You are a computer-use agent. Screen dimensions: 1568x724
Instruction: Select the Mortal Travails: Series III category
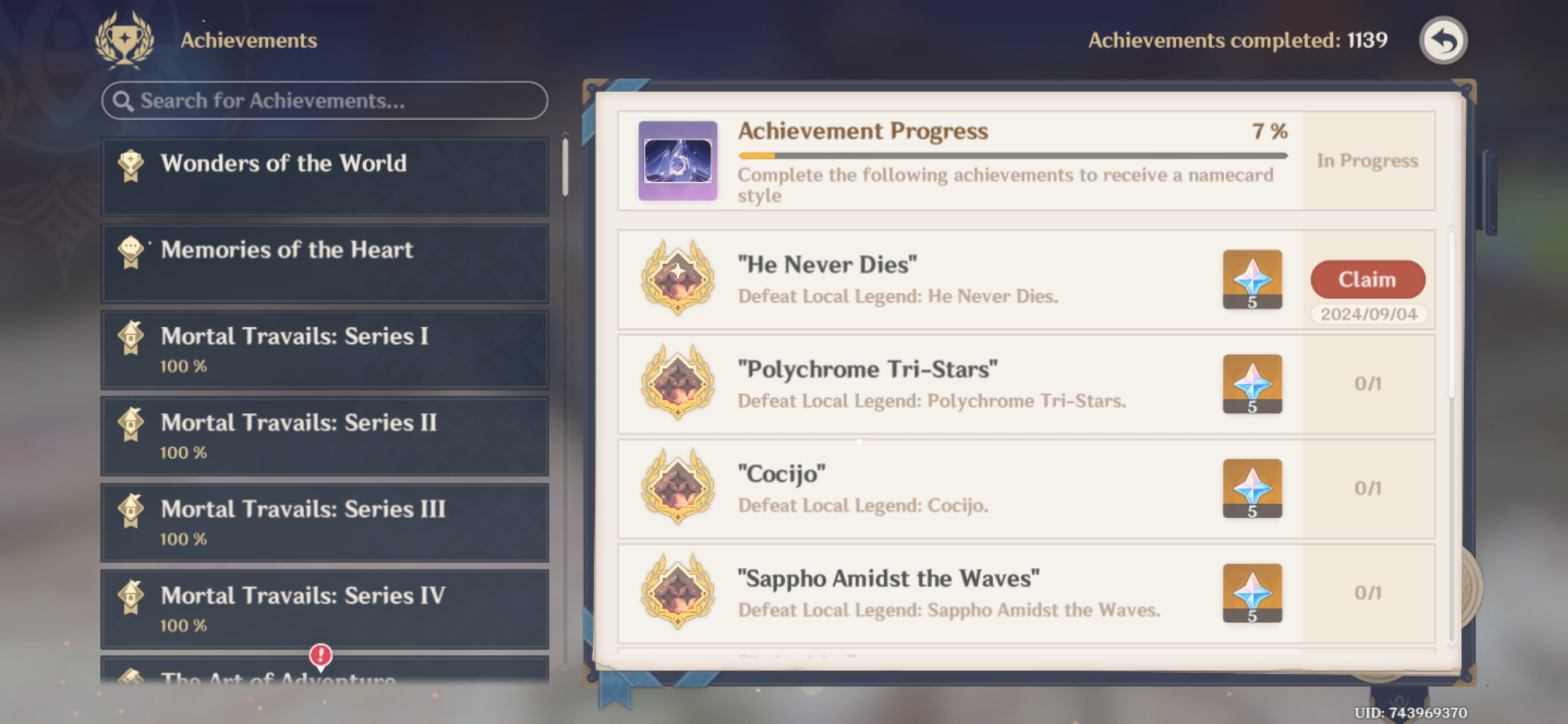324,522
